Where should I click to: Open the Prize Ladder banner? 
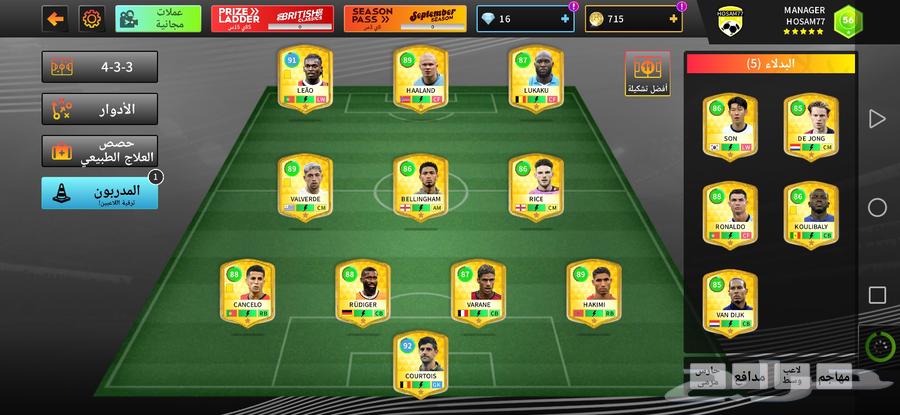coord(272,19)
